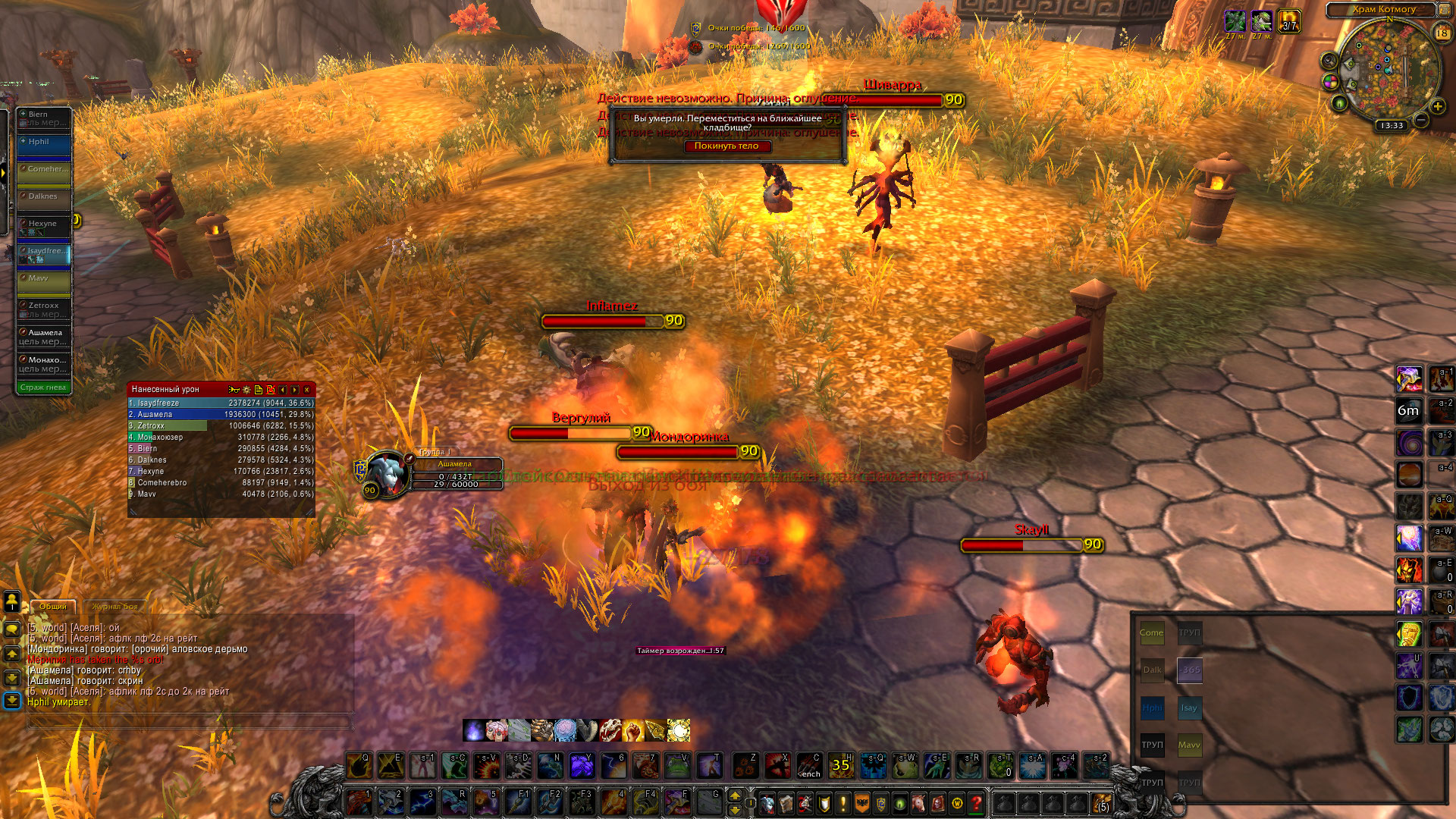The width and height of the screenshot is (1456, 819).
Task: Open the backpack bag slot showing (5)
Action: (1101, 803)
